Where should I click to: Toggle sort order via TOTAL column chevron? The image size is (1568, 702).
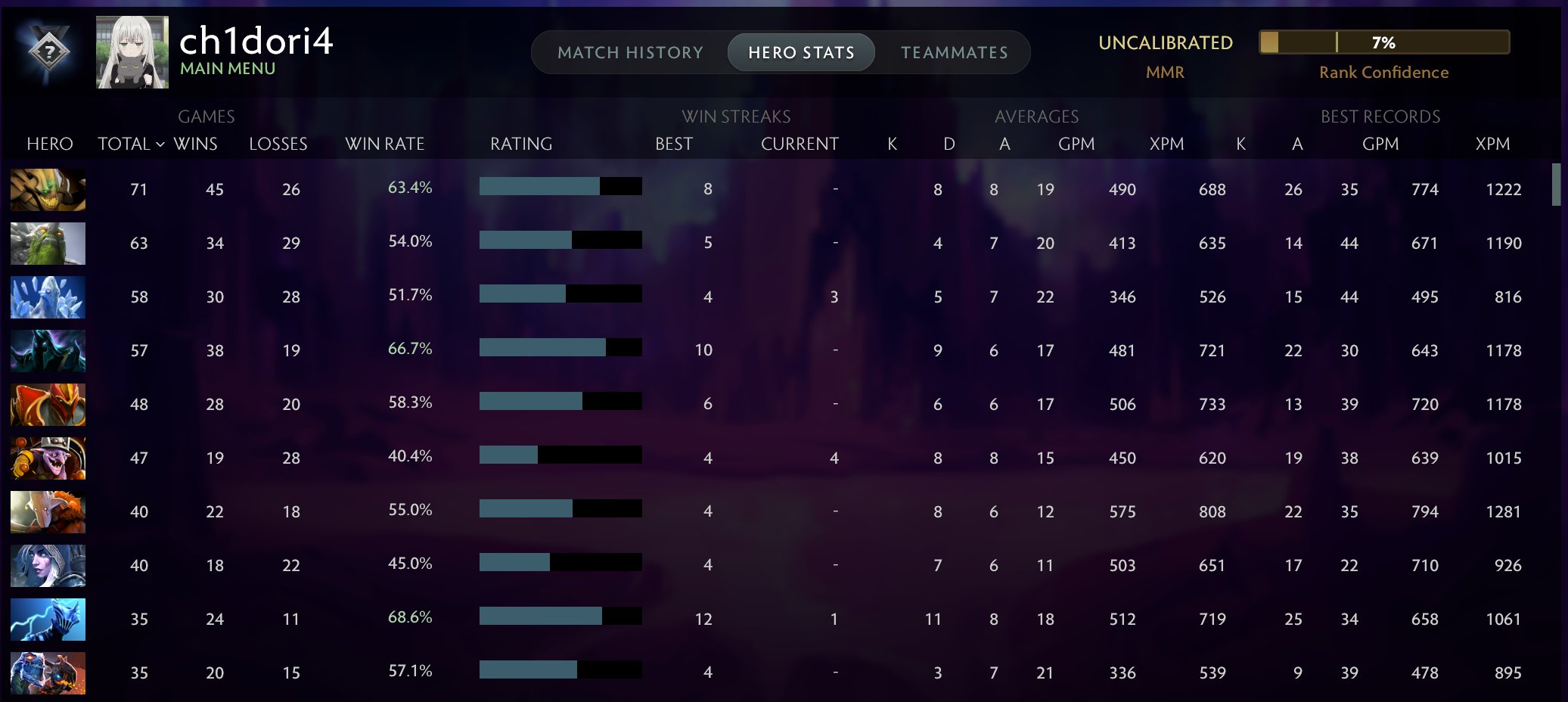point(160,144)
